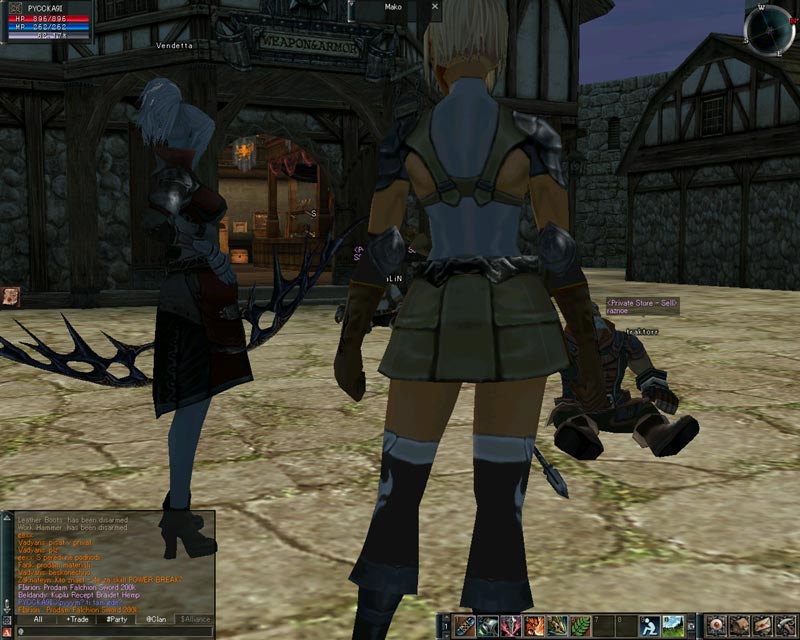Screen dimensions: 800x640
Task: Use the green leaf item slot
Action: [578, 626]
